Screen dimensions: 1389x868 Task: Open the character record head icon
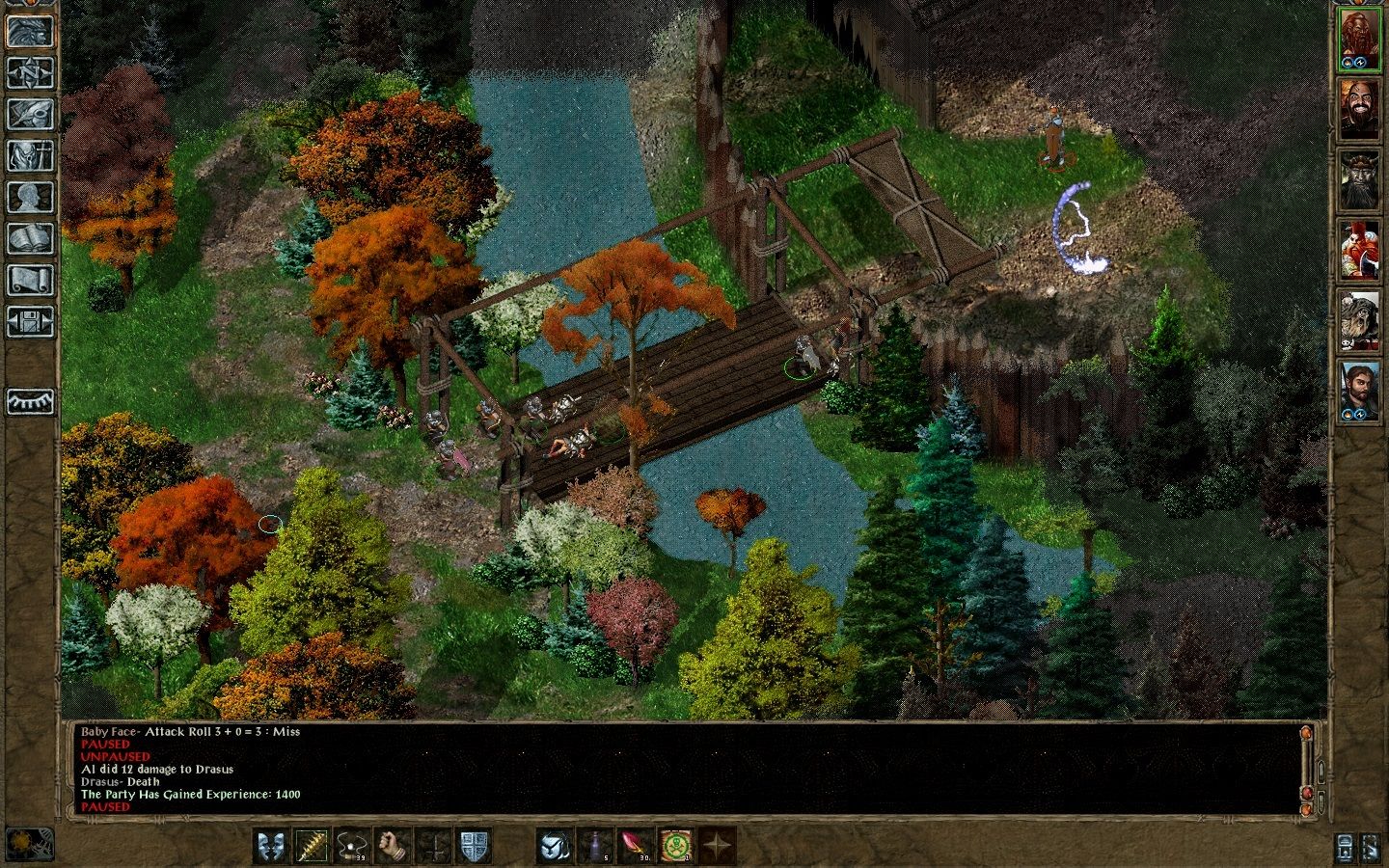click(30, 197)
